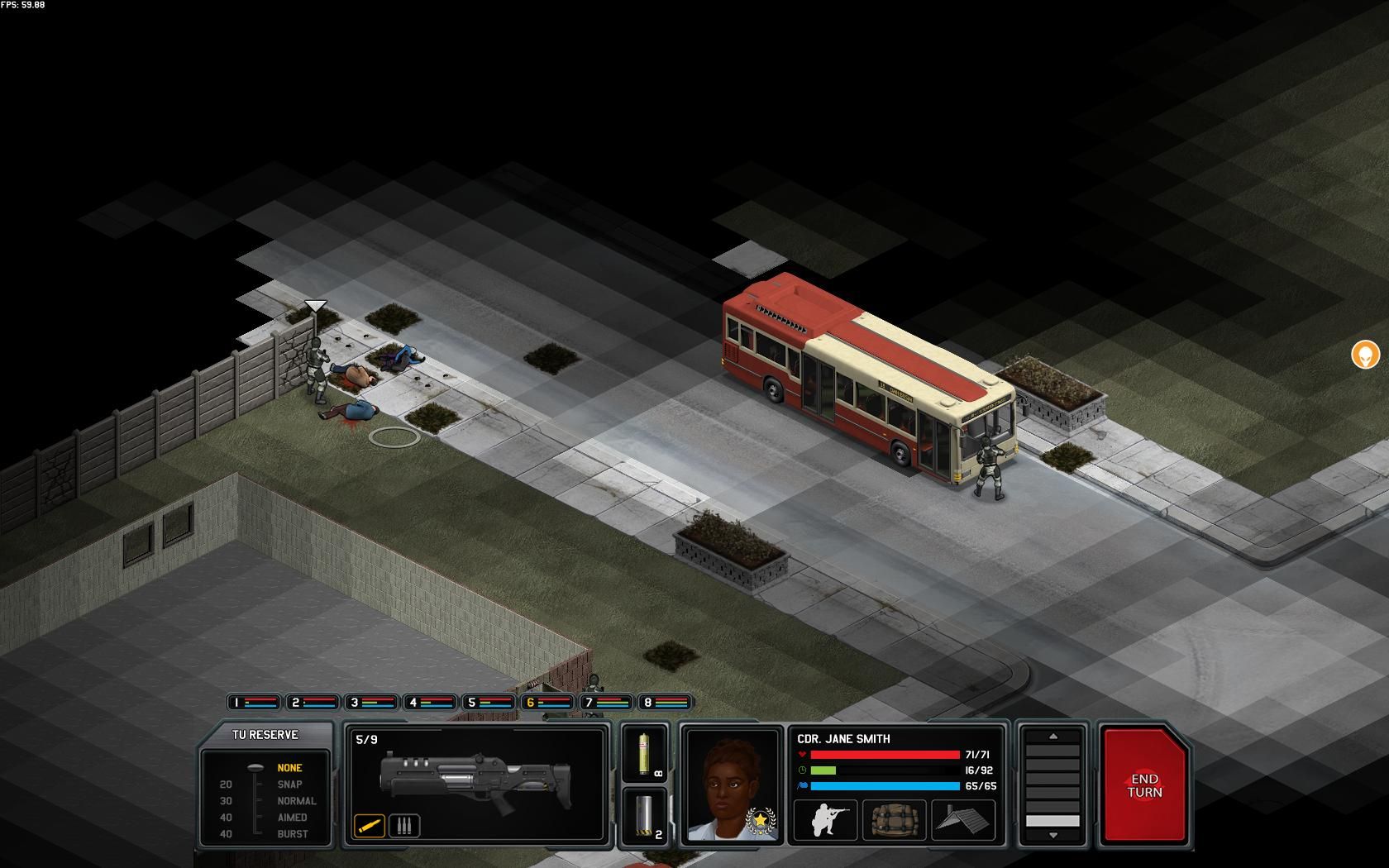Screen dimensions: 1389x868
Task: Set TU reserve to Snap
Action: tap(289, 785)
